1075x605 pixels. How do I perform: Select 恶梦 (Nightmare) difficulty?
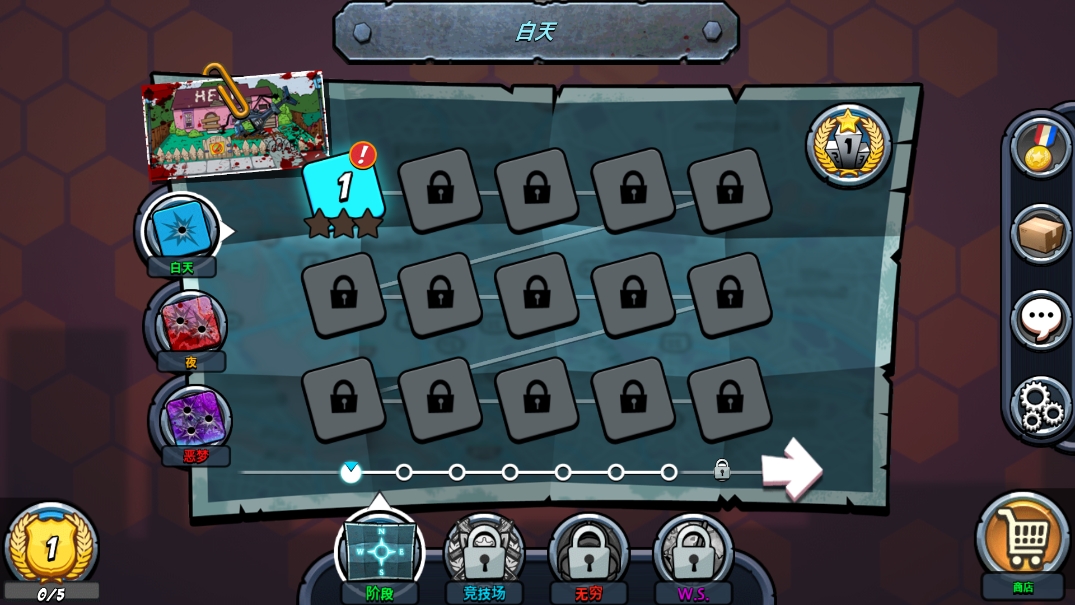[195, 418]
